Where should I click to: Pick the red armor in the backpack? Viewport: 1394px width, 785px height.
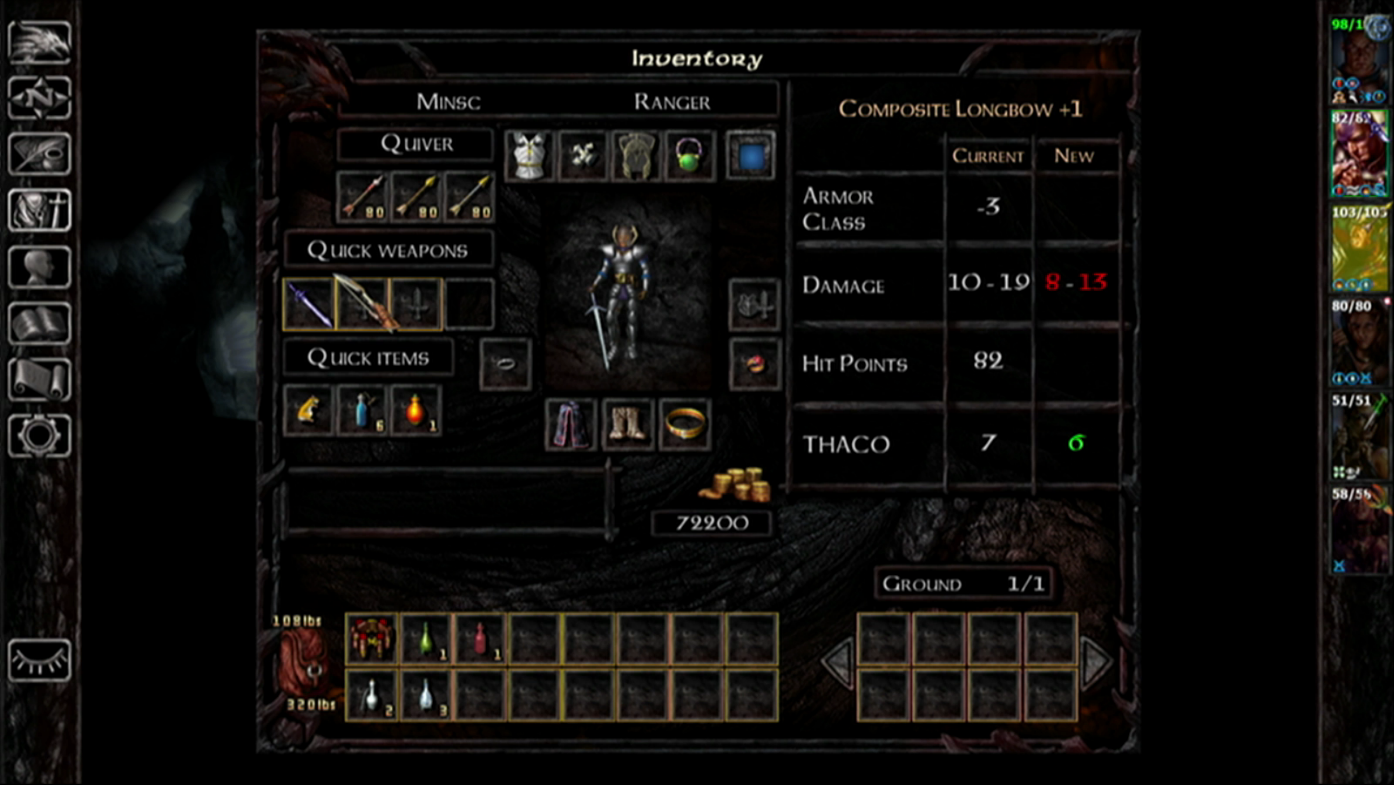click(371, 638)
